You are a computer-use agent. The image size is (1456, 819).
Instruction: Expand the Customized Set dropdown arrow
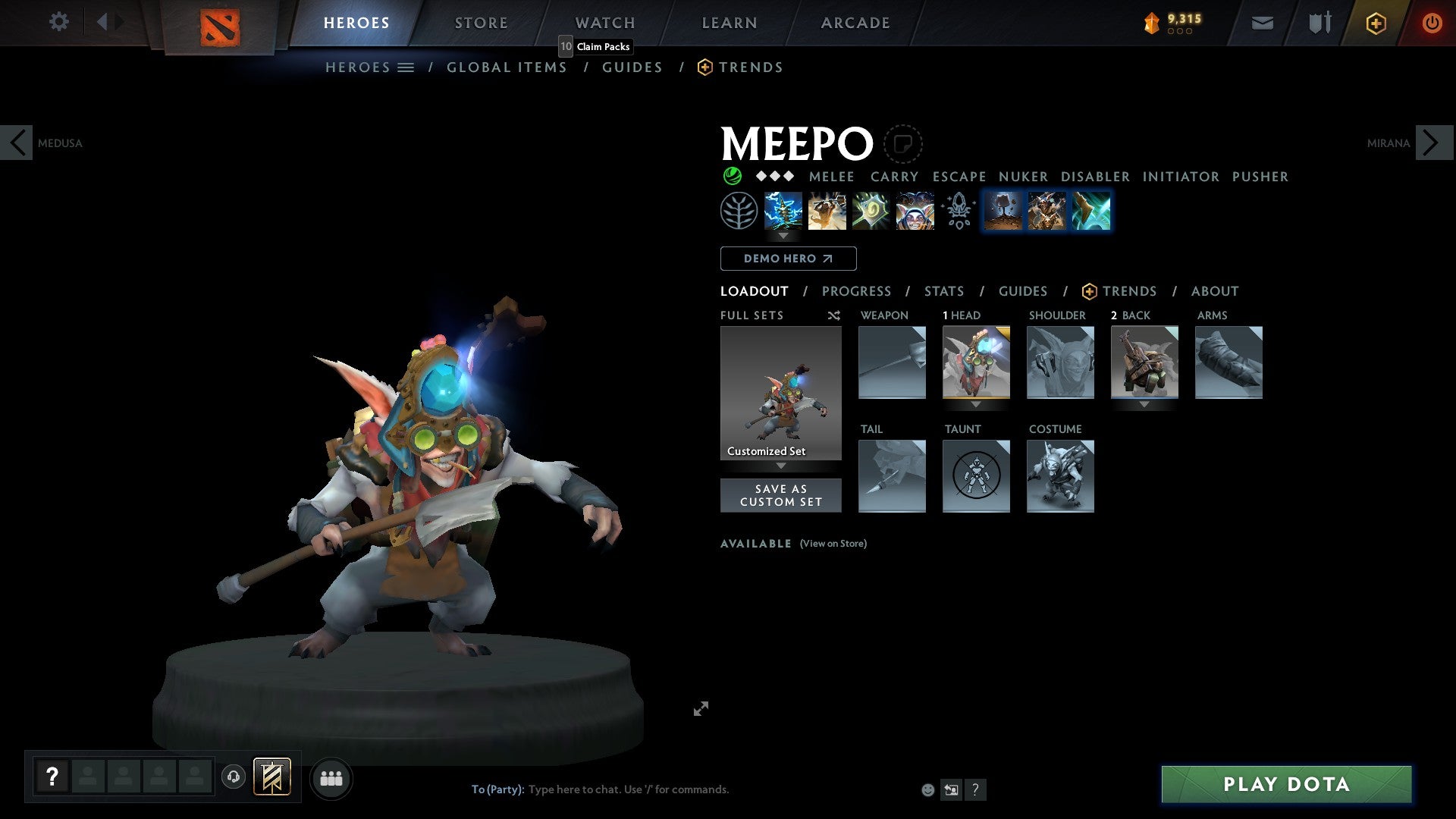coord(781,466)
